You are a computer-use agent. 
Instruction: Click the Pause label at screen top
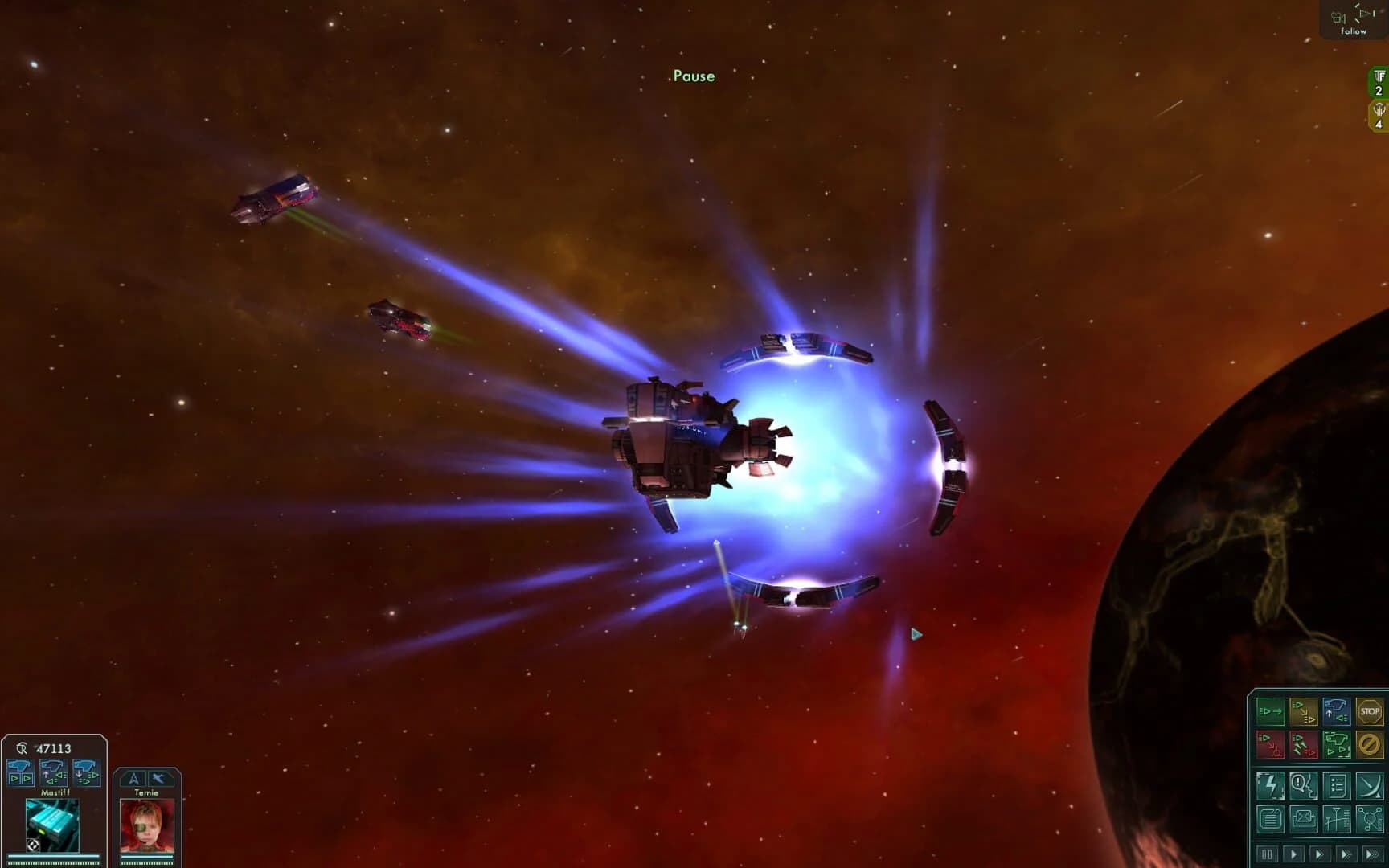[695, 76]
